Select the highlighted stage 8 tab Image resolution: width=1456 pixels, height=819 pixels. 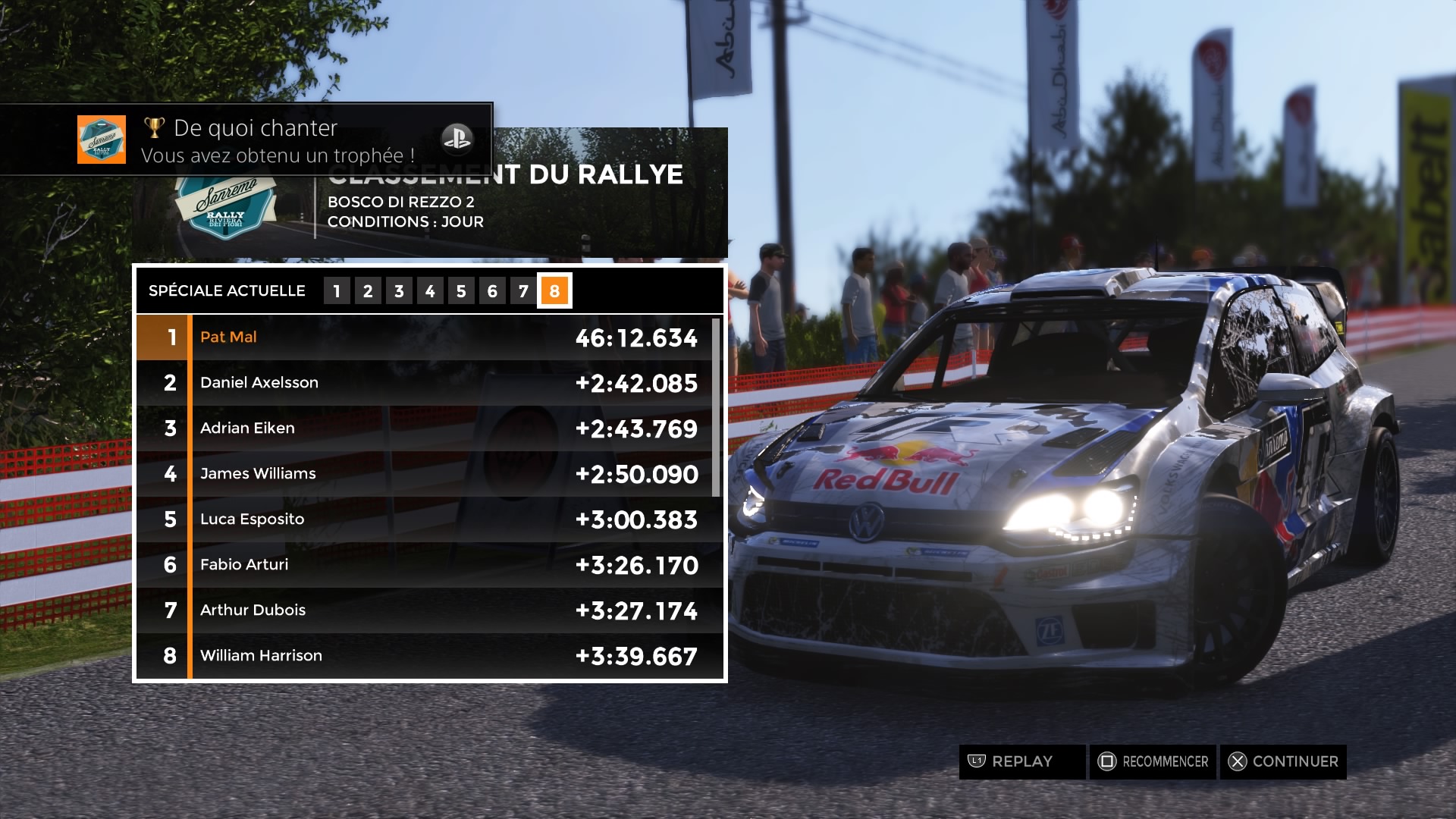click(554, 291)
